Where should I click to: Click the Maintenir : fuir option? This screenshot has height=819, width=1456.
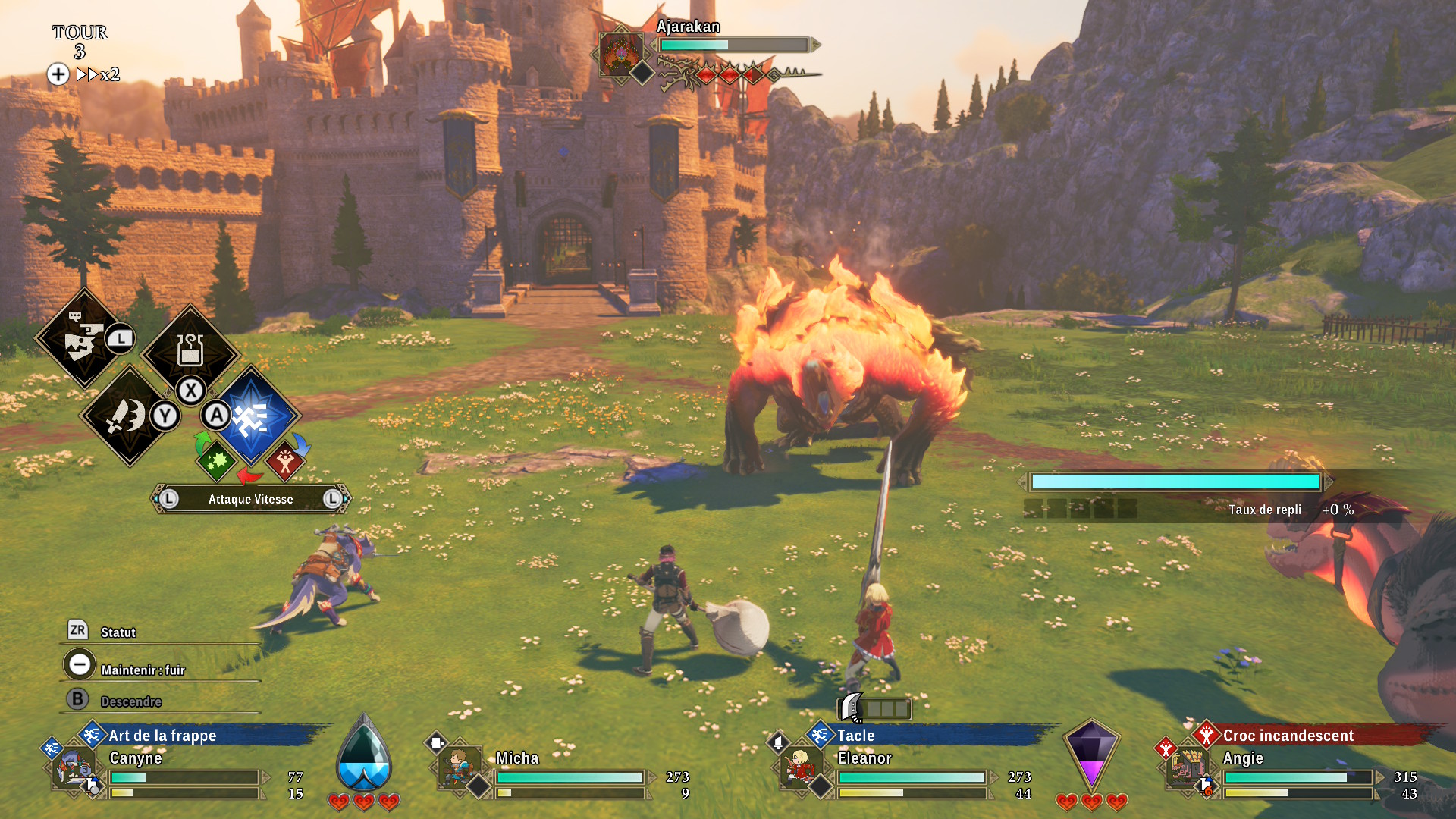point(143,670)
